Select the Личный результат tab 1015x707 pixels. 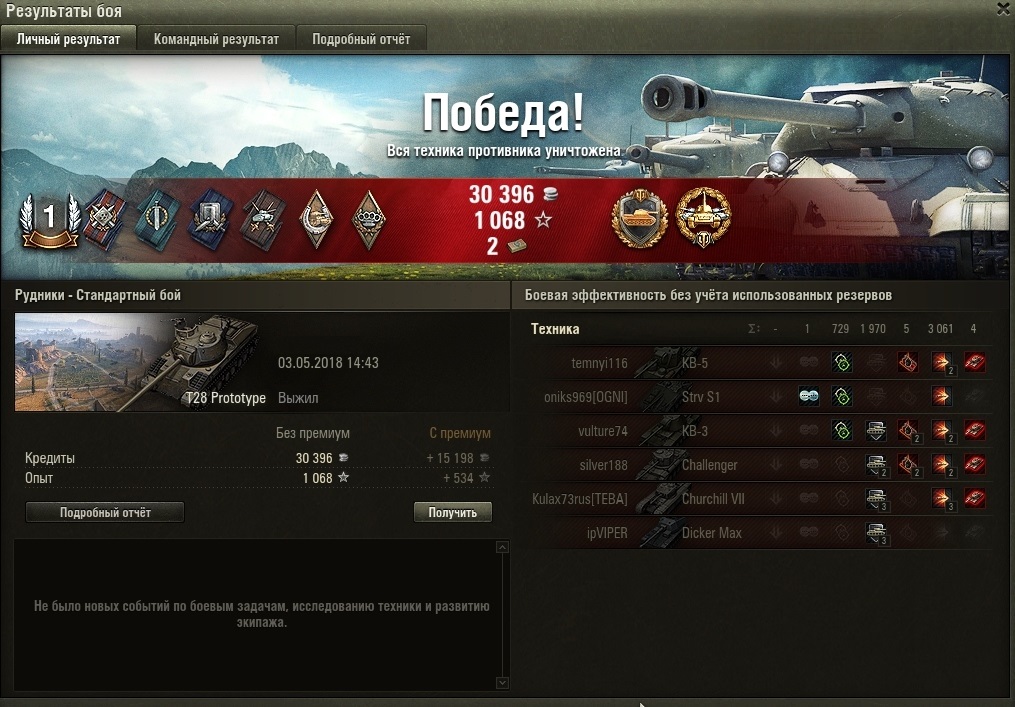[x=69, y=39]
